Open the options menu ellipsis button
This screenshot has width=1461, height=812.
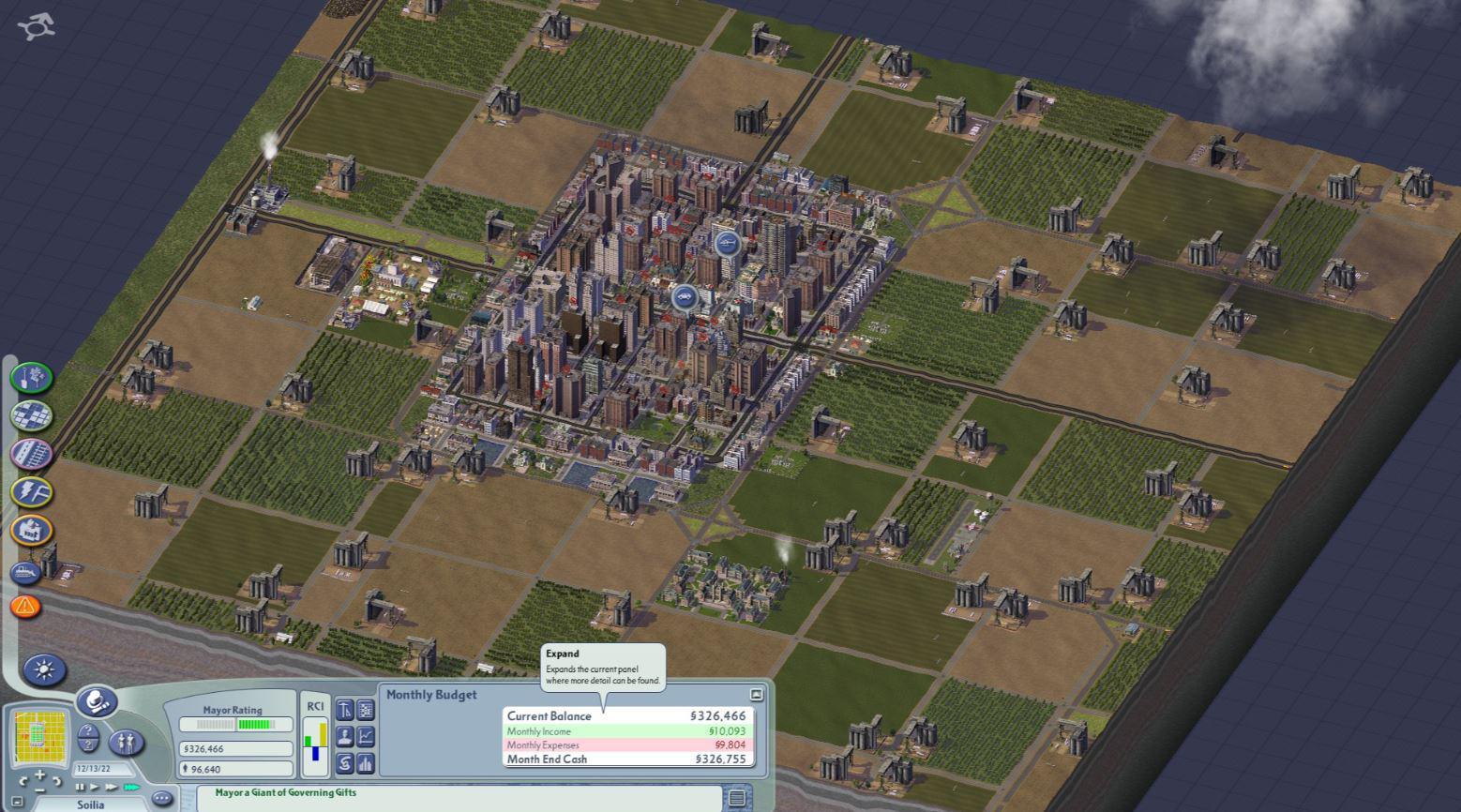pyautogui.click(x=162, y=799)
